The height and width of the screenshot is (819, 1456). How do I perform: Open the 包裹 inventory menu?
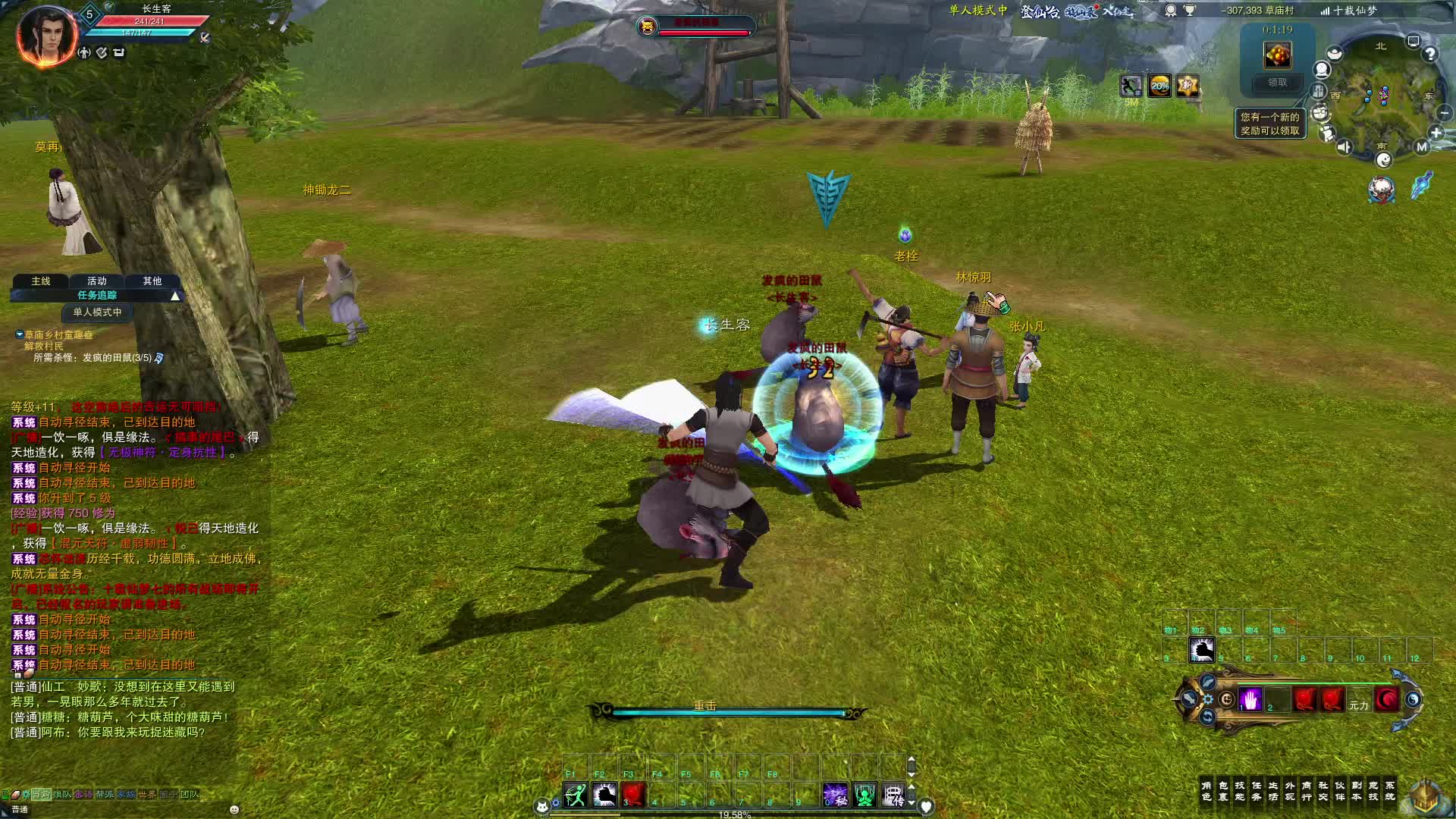click(x=1223, y=791)
